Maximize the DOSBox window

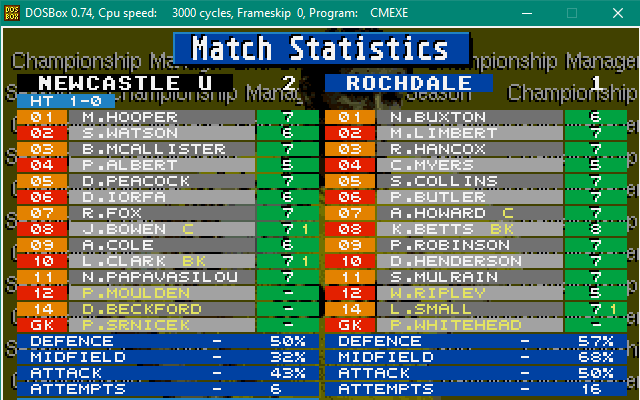point(573,12)
